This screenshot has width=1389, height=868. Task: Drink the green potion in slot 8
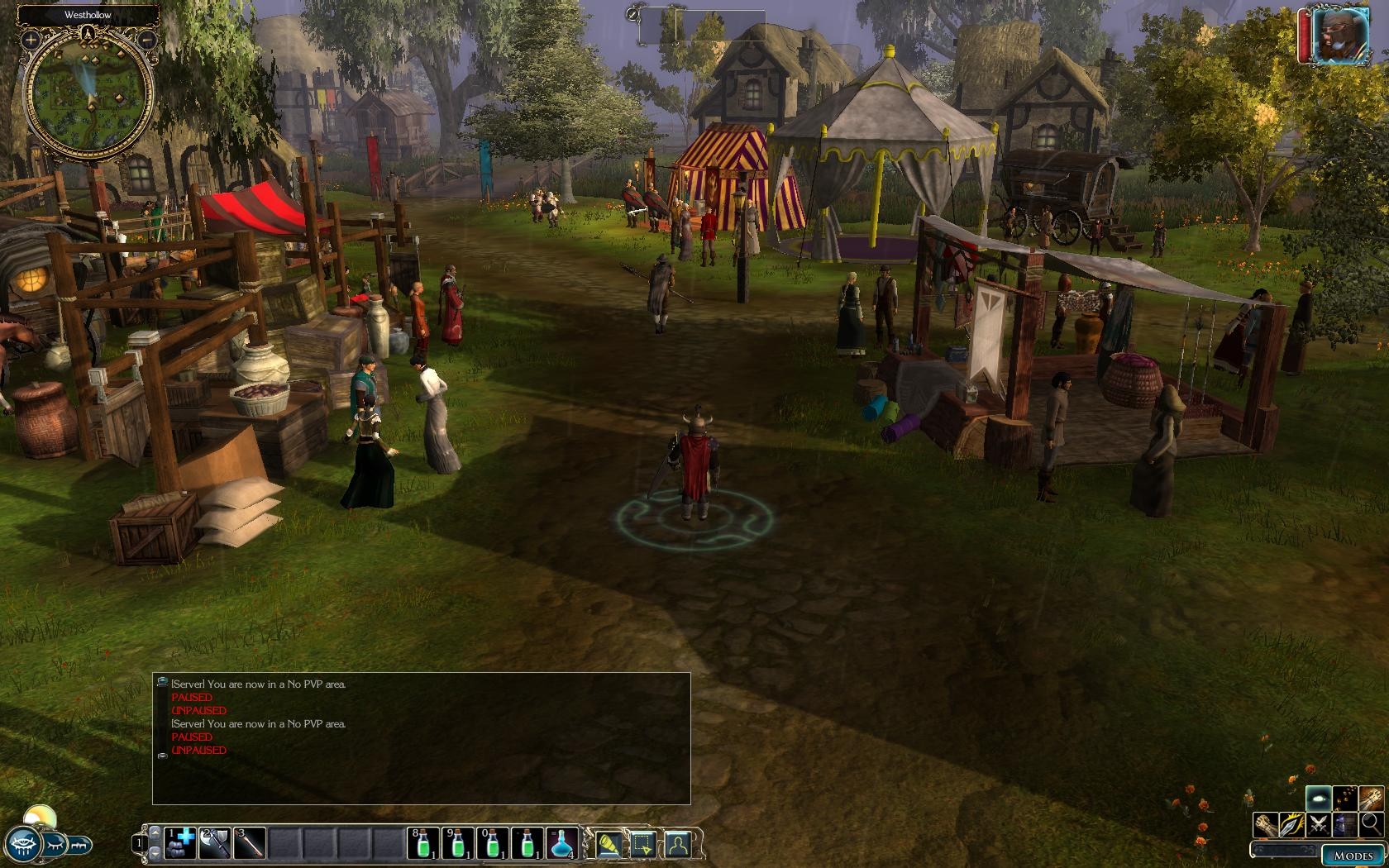(423, 843)
